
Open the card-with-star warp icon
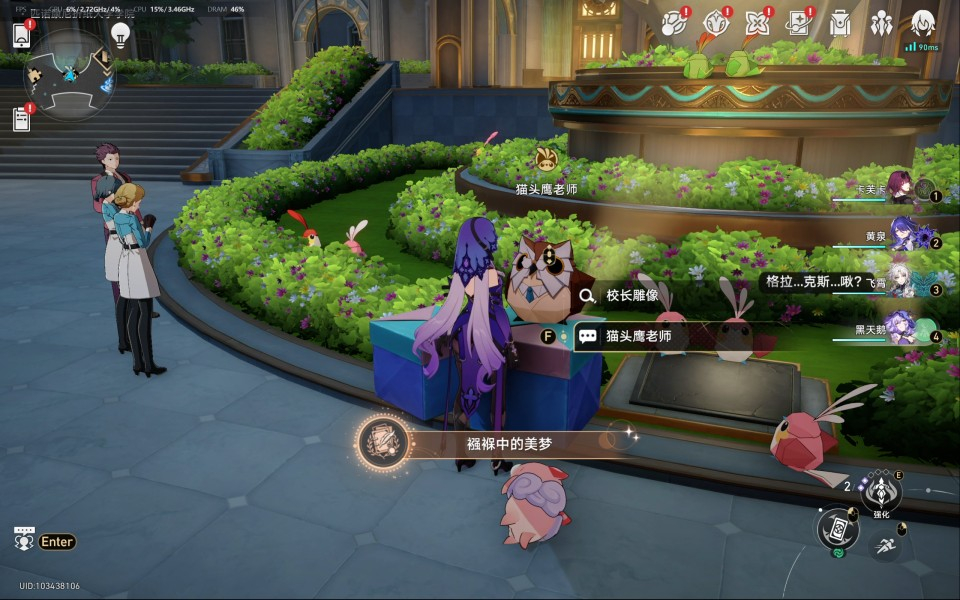pos(798,23)
